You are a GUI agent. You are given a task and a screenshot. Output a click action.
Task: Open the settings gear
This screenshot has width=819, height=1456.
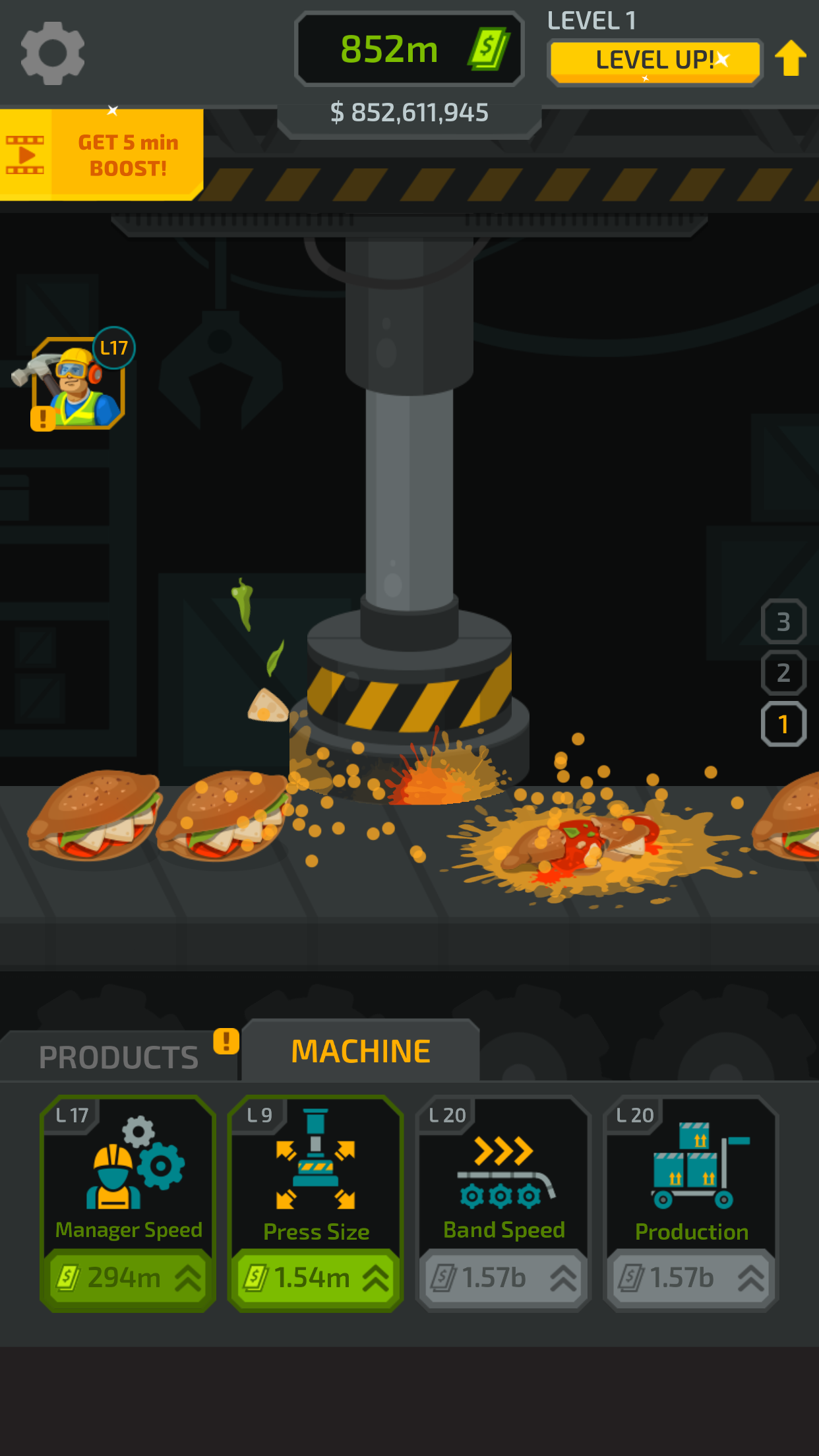[53, 53]
